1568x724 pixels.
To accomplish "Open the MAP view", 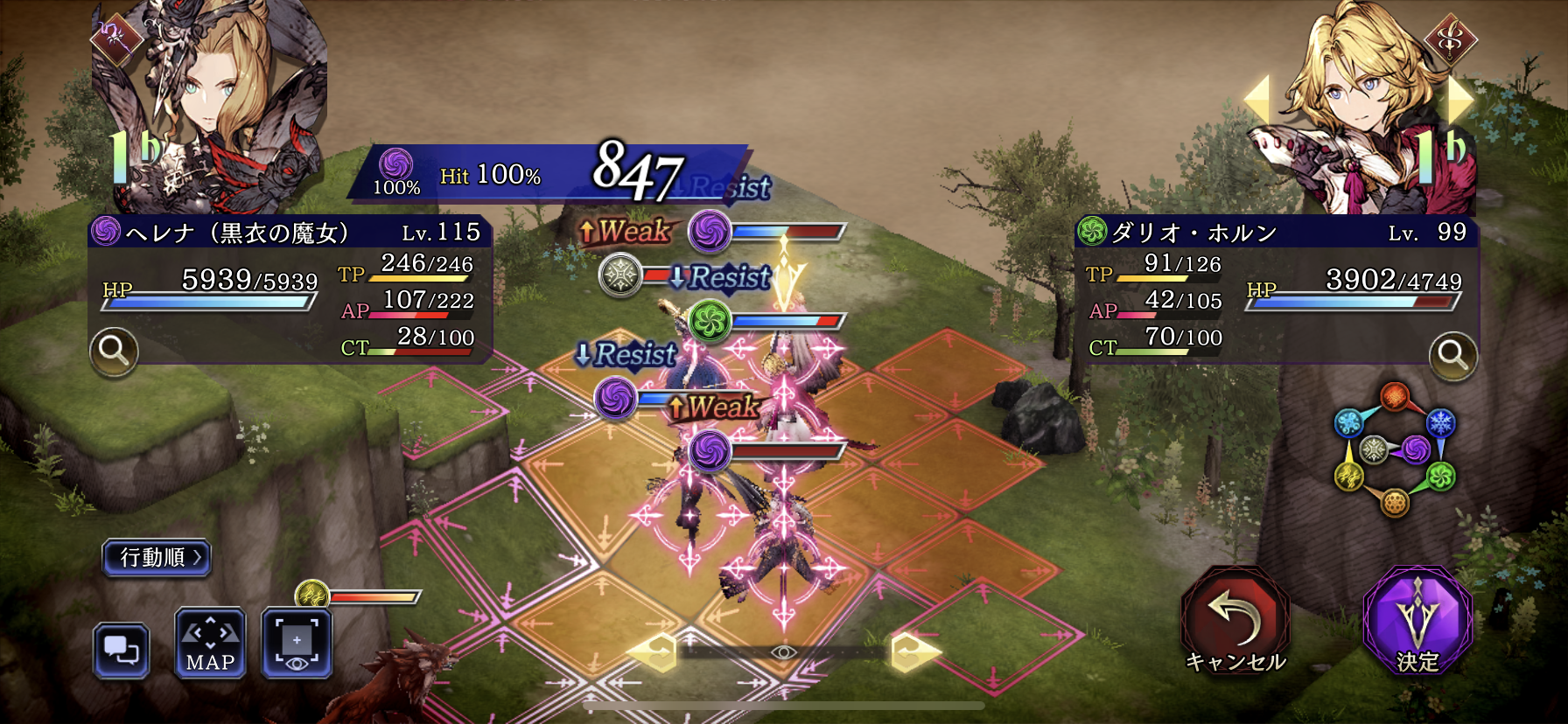I will coord(210,644).
